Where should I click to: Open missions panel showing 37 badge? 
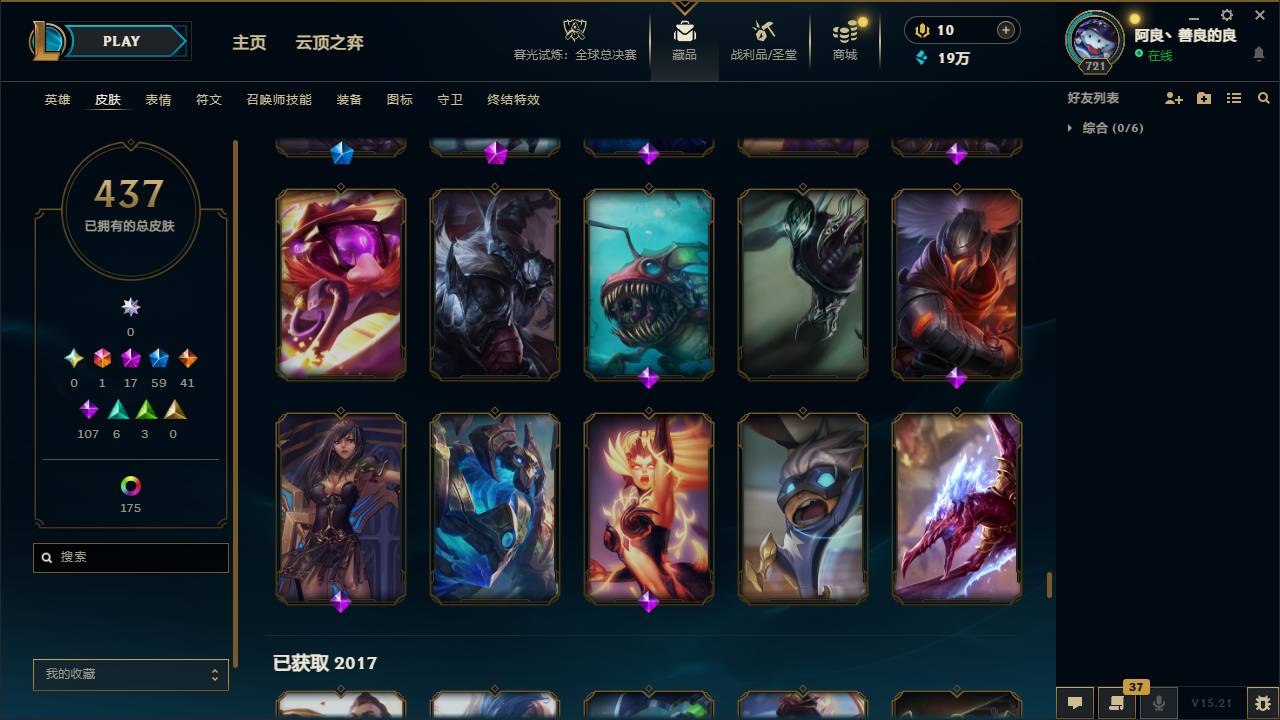1117,703
